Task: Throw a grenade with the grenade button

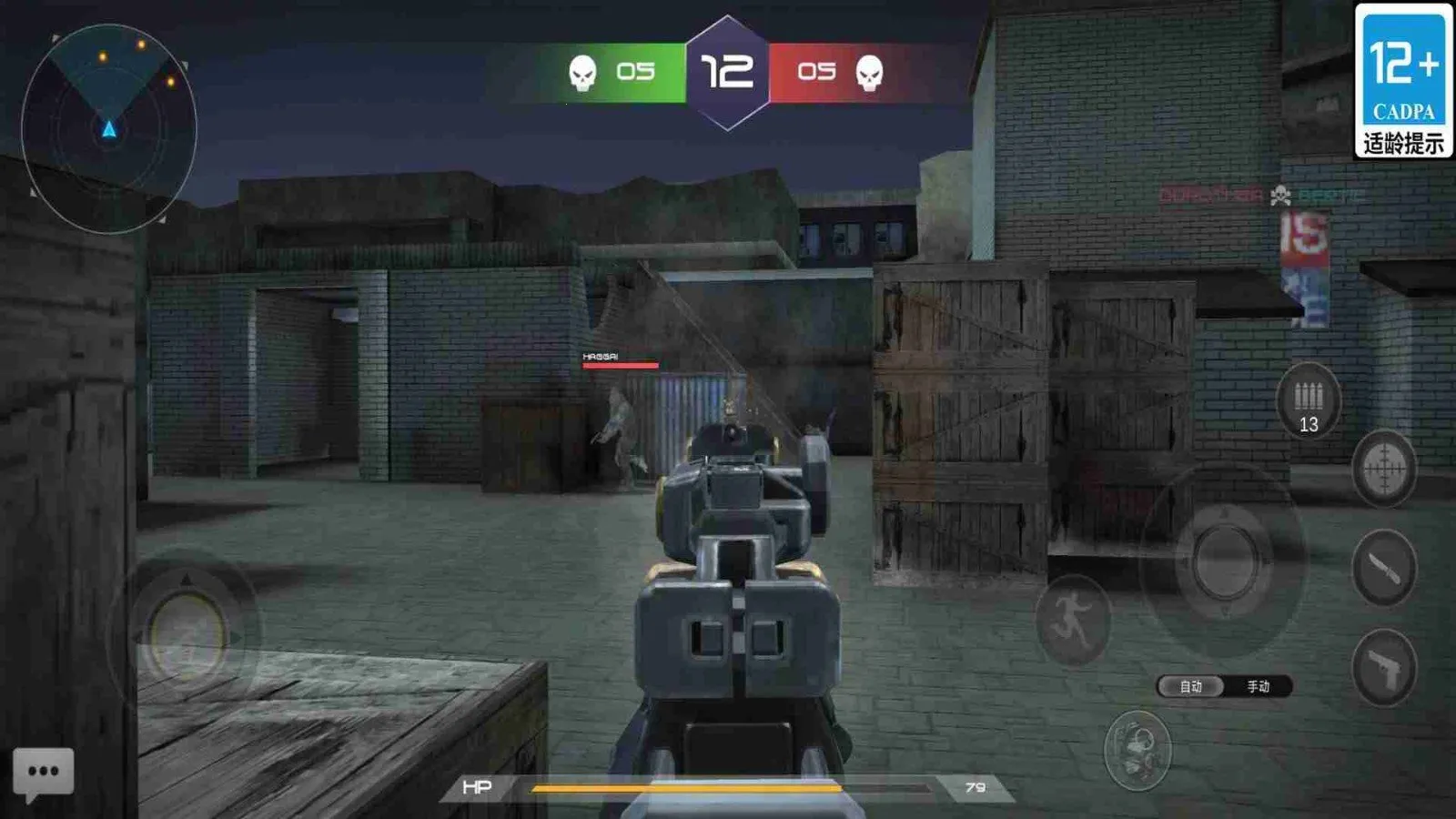Action: click(1137, 750)
